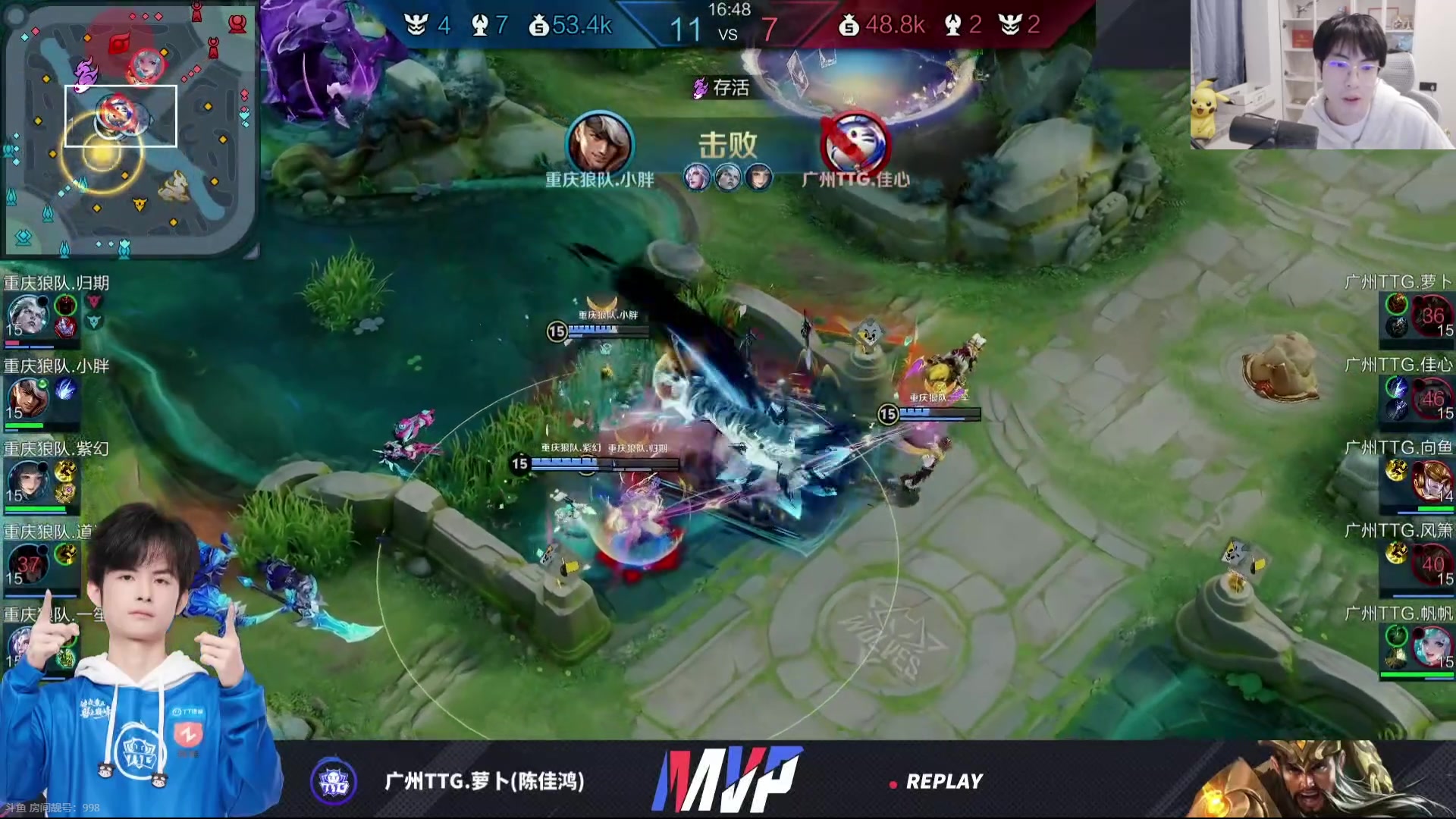Click the defeated hero portrait in kill banner

click(855, 143)
